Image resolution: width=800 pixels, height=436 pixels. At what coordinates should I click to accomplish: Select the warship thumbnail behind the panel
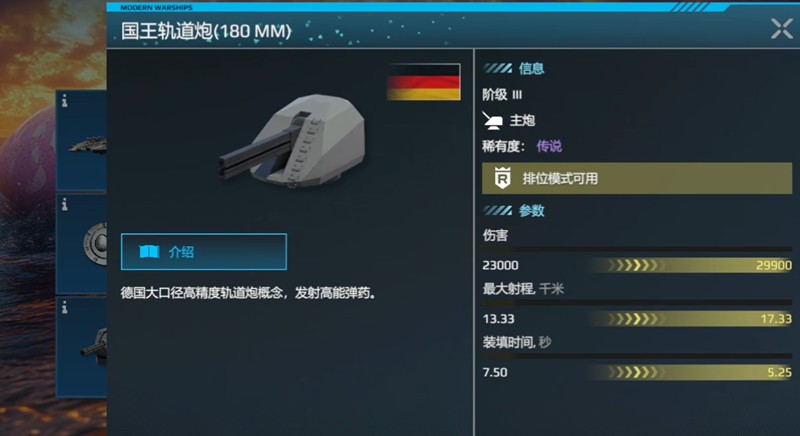click(84, 141)
